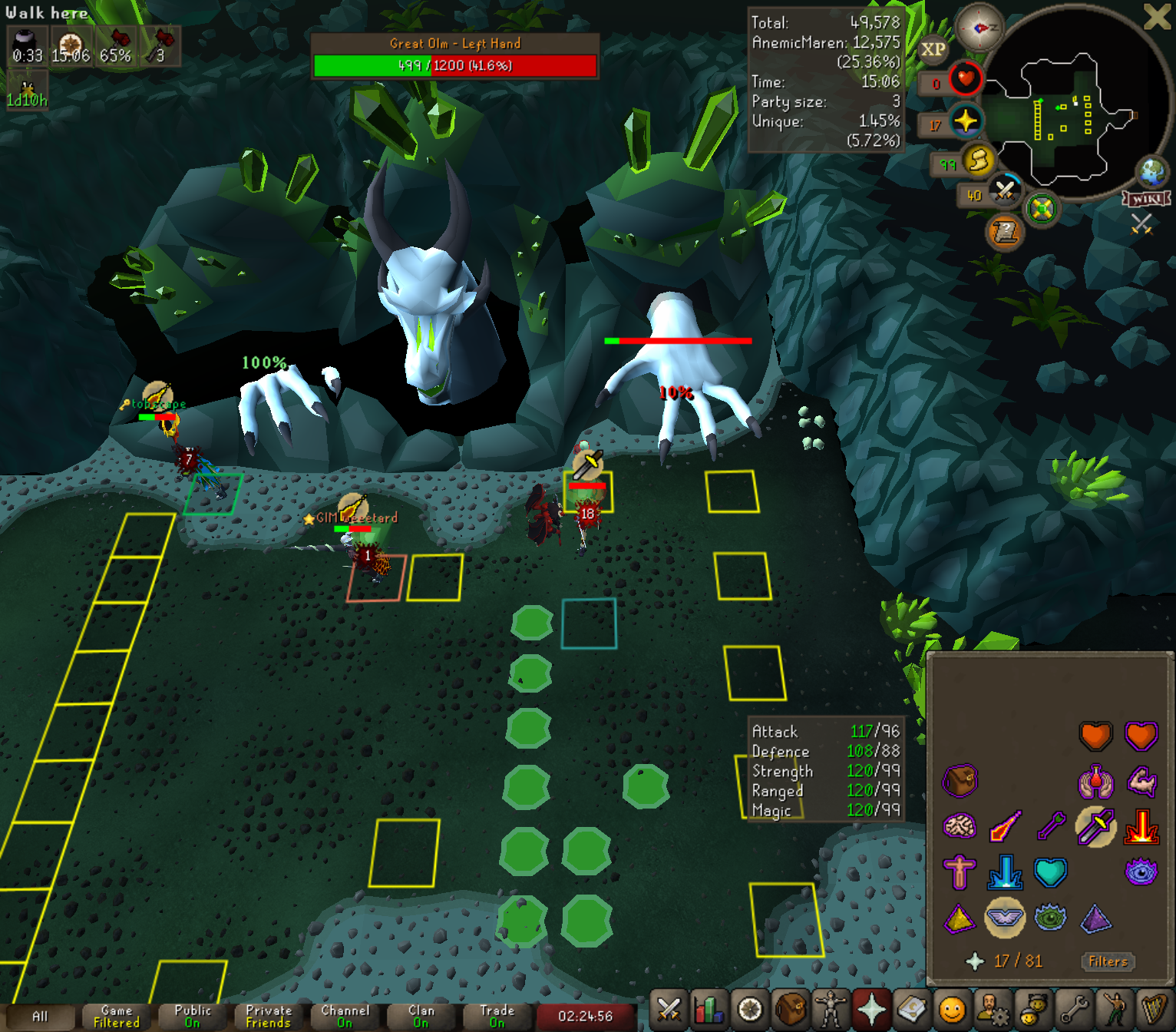Viewport: 1176px width, 1032px height.
Task: Open the Wiki lookup banner
Action: (x=1147, y=199)
